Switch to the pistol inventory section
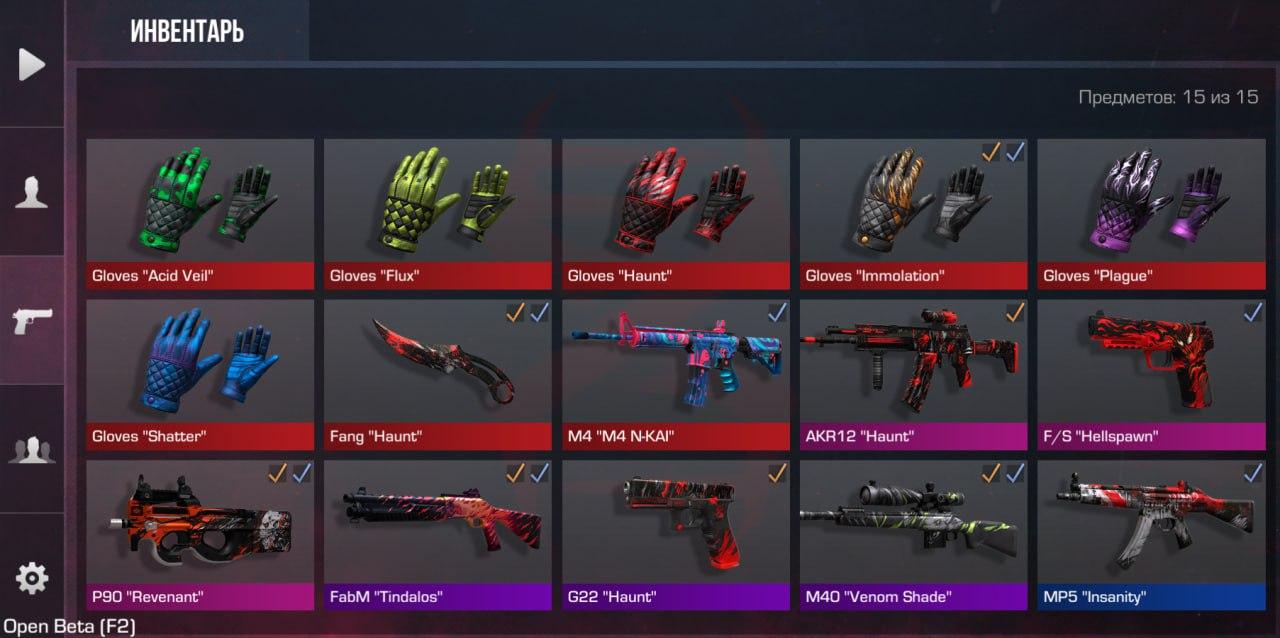 tap(32, 320)
